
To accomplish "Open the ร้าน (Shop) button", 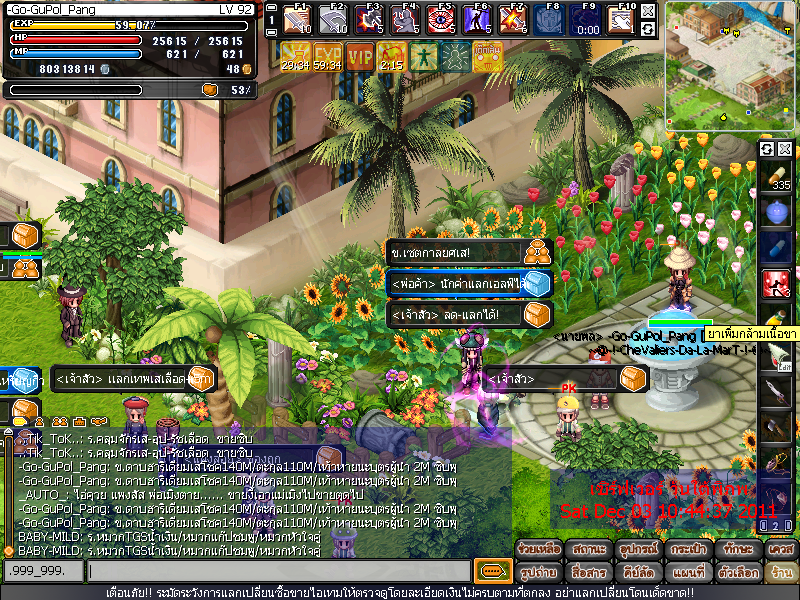I will 779,572.
